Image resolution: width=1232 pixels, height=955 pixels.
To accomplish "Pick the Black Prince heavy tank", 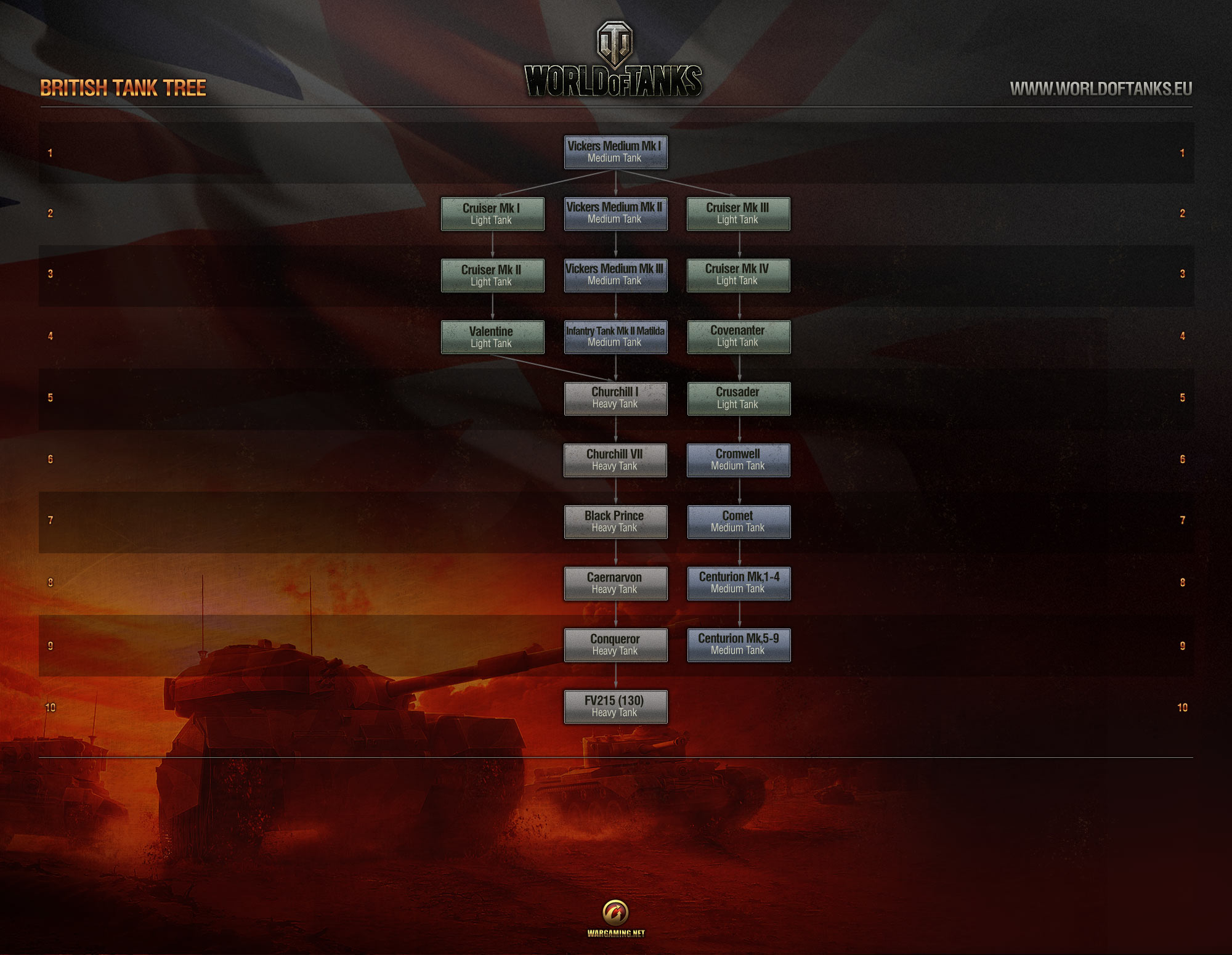I will (x=615, y=521).
